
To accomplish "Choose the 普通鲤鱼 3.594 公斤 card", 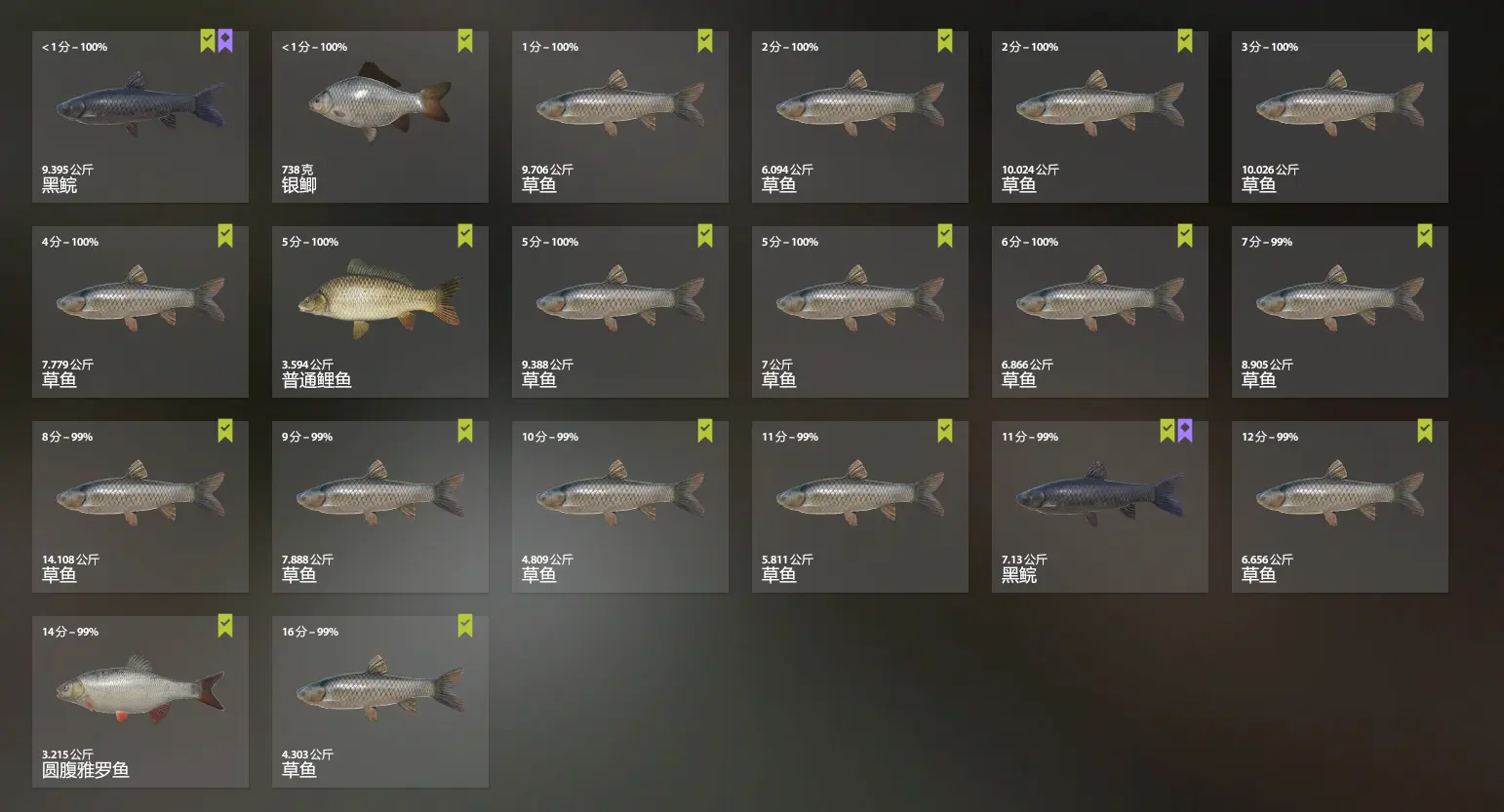I will pos(379,312).
